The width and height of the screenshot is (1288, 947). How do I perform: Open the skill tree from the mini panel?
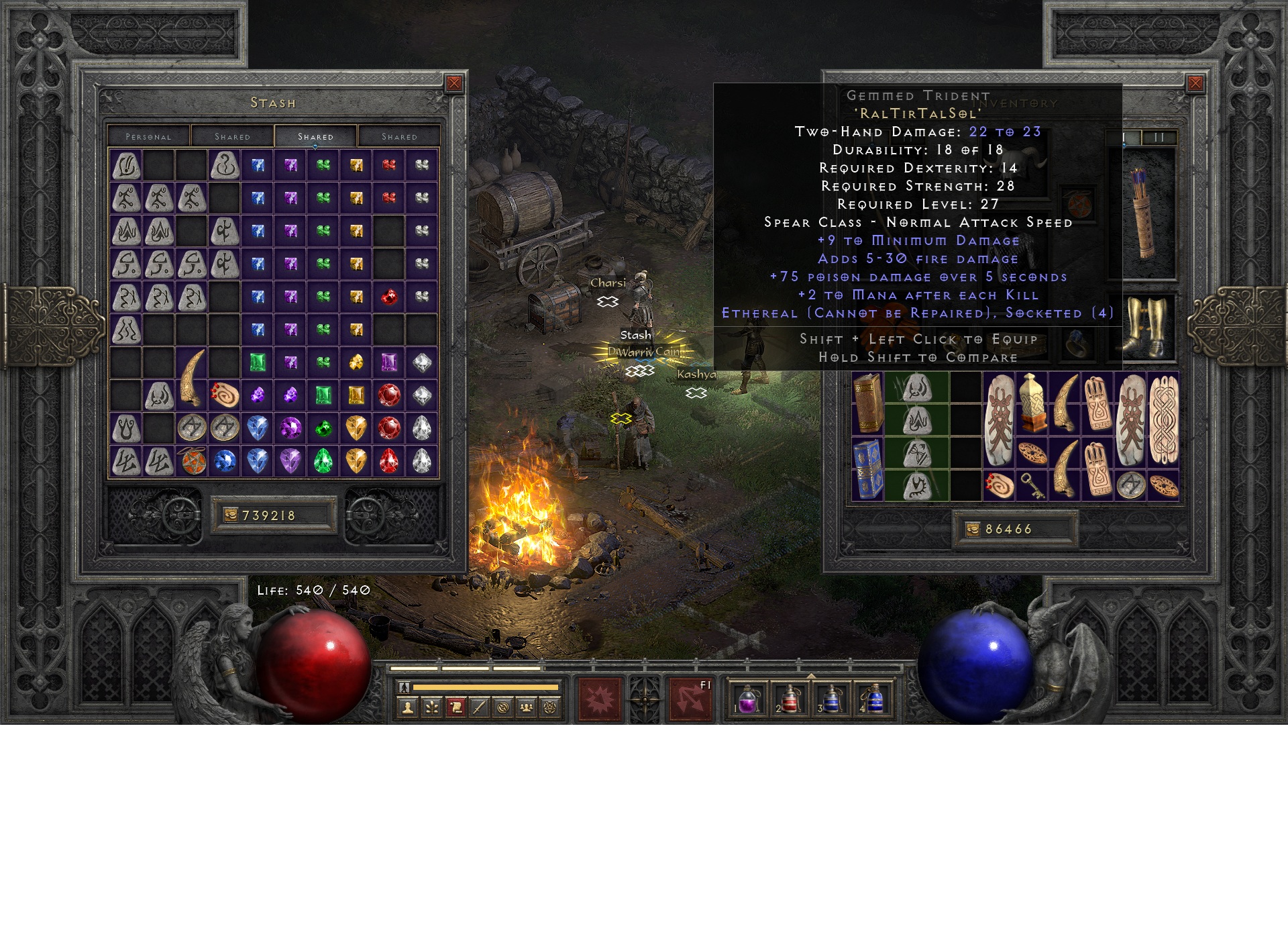(432, 707)
